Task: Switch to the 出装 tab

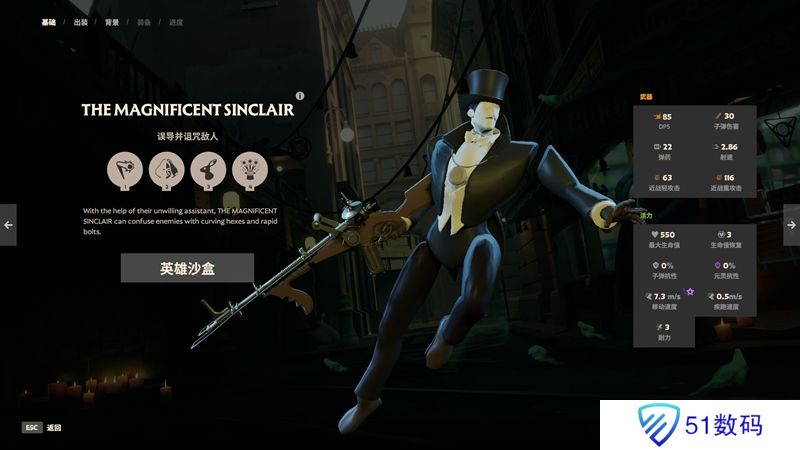Action: pos(80,22)
